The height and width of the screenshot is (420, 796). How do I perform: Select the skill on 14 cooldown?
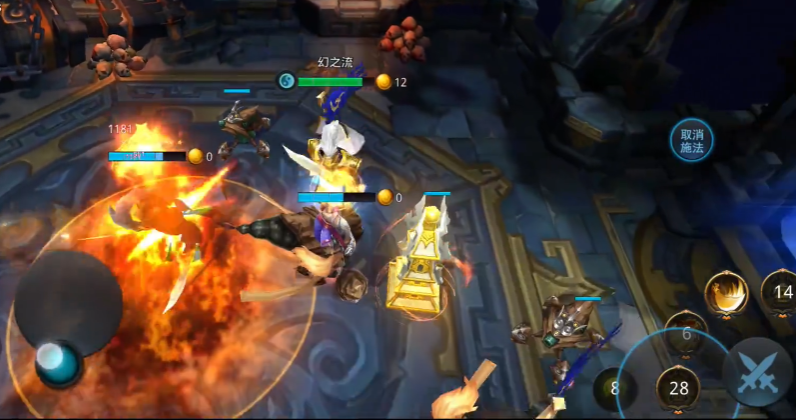(781, 292)
